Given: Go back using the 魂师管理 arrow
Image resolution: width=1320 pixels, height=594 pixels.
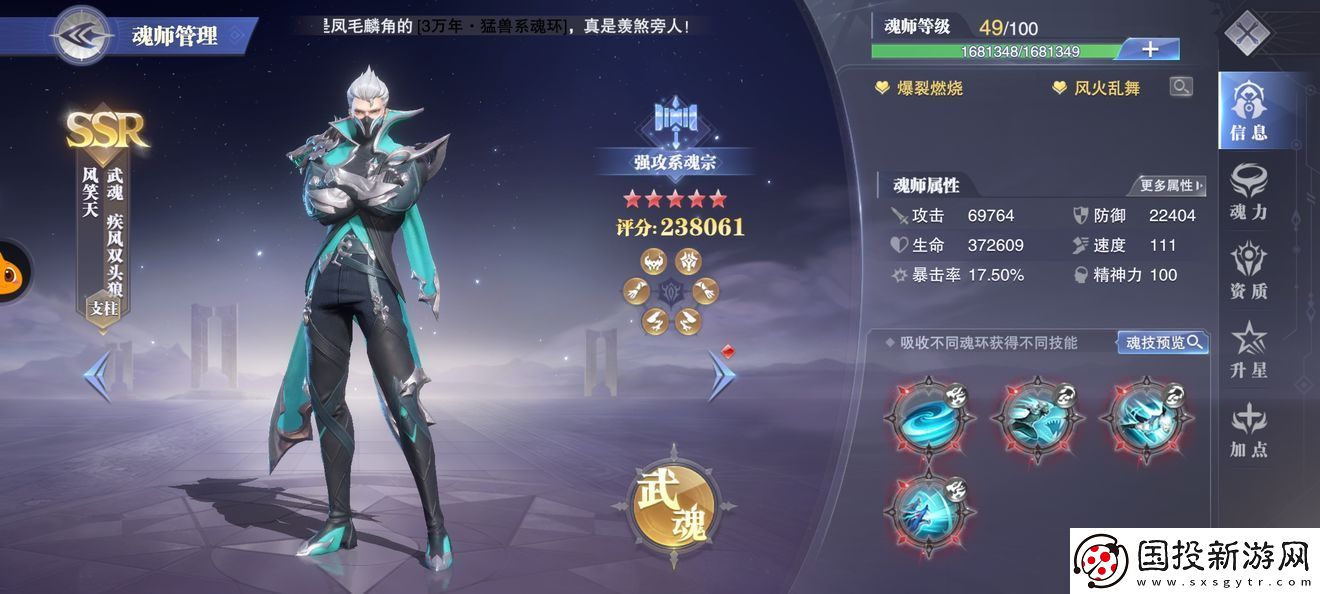Looking at the screenshot, I should pos(83,35).
